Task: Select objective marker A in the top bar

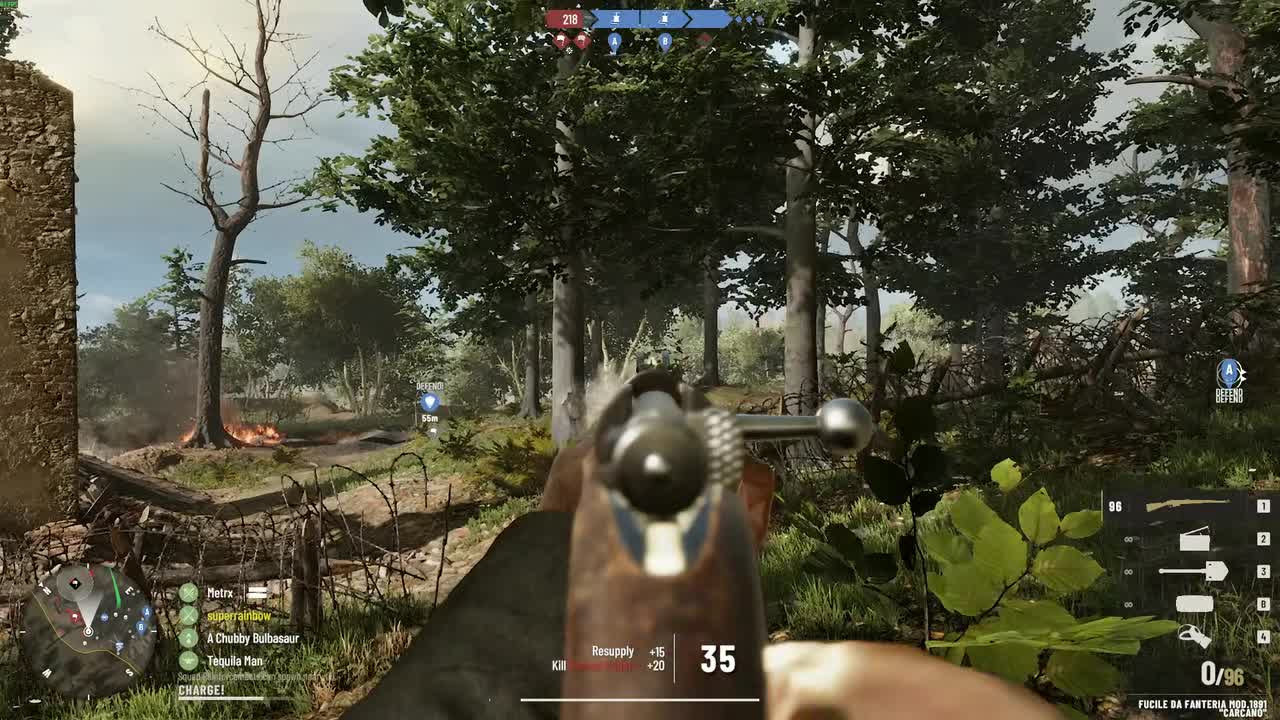Action: click(x=613, y=42)
